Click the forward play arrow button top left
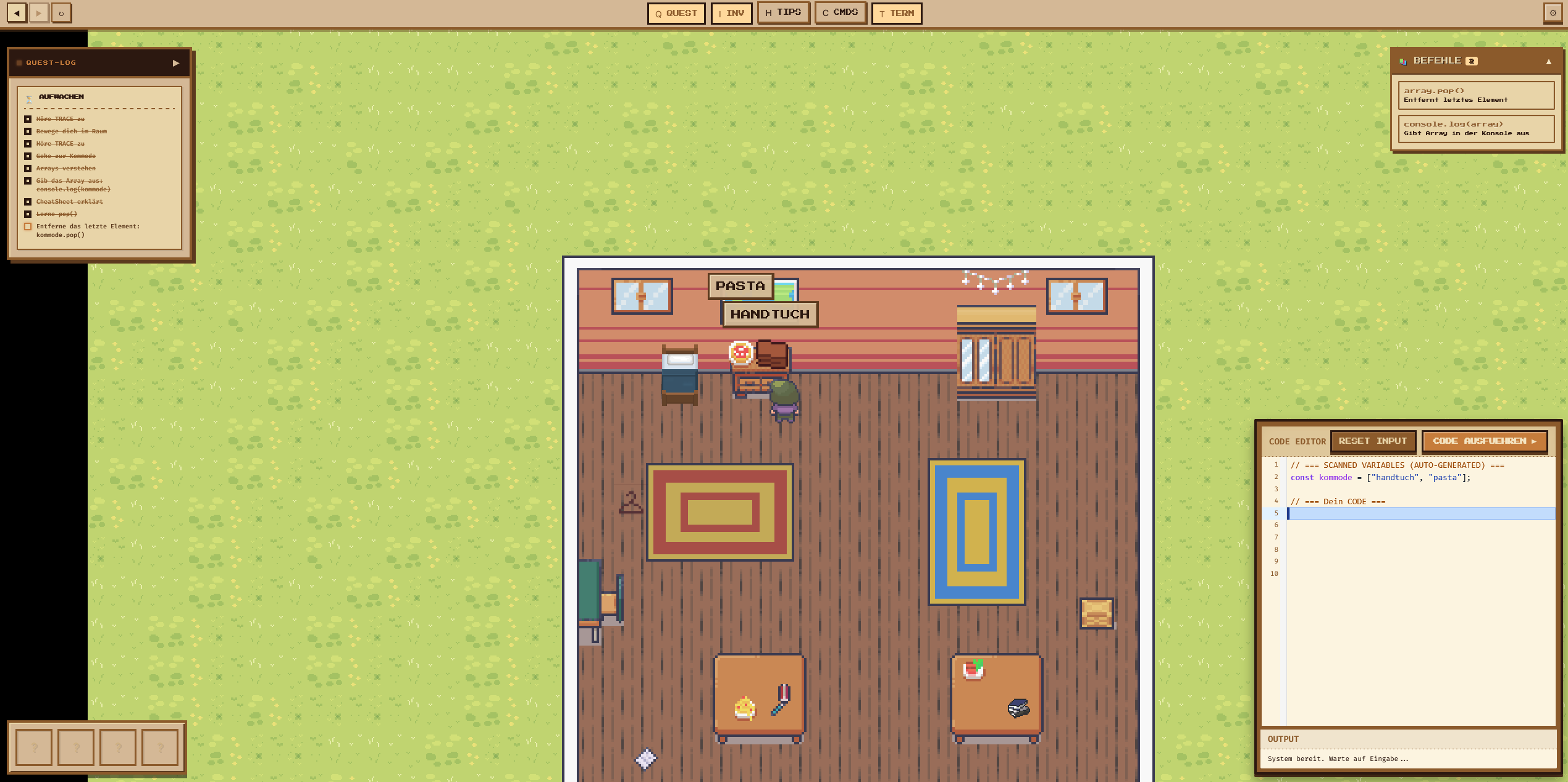1568x782 pixels. click(x=38, y=12)
